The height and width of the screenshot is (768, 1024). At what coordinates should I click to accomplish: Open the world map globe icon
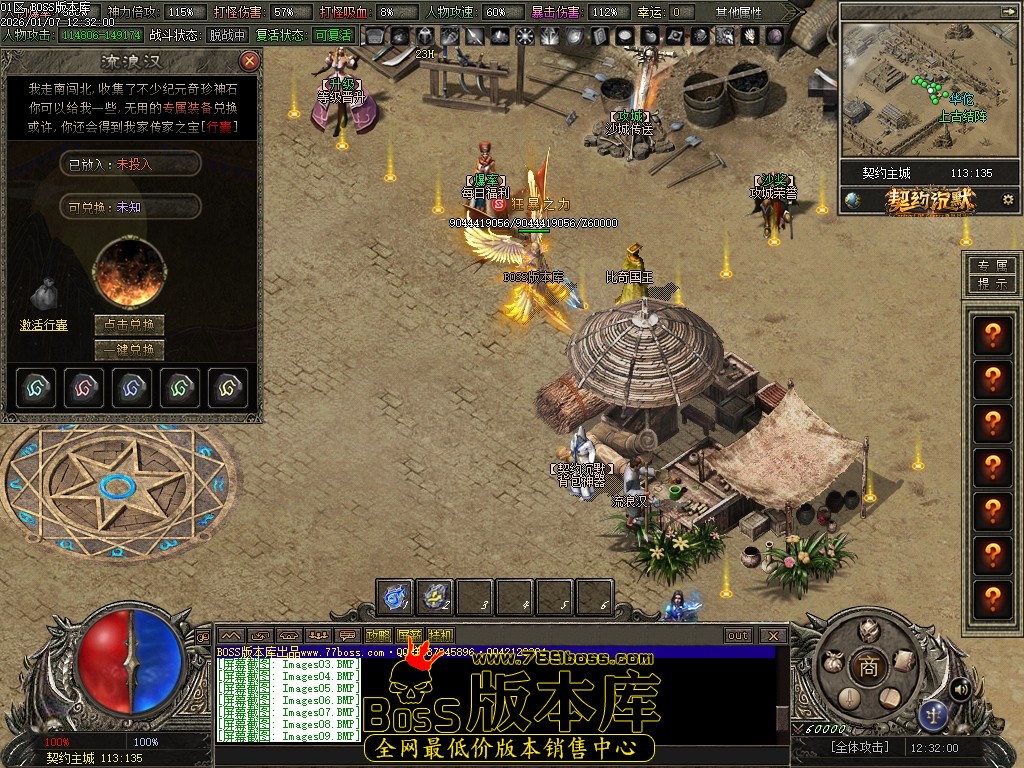click(852, 200)
